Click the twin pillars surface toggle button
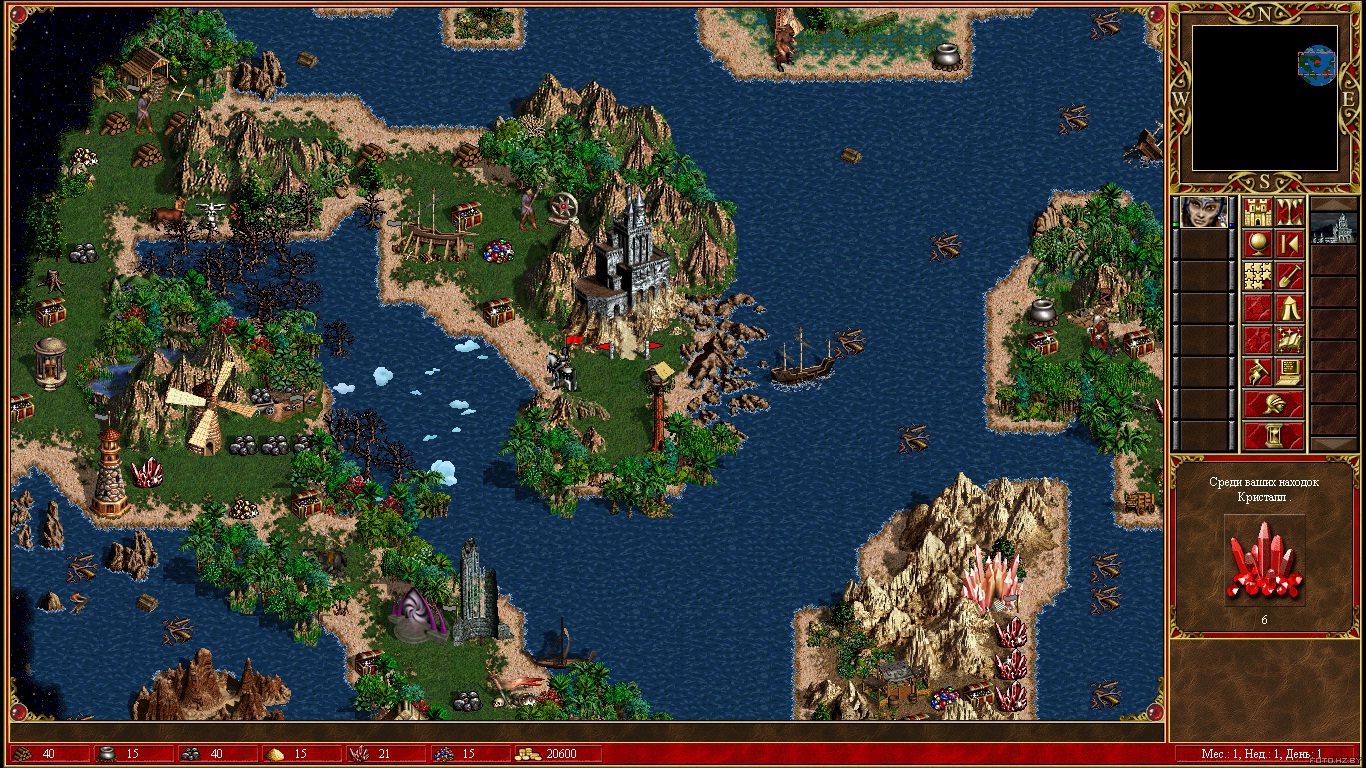The width and height of the screenshot is (1366, 768). click(1289, 212)
